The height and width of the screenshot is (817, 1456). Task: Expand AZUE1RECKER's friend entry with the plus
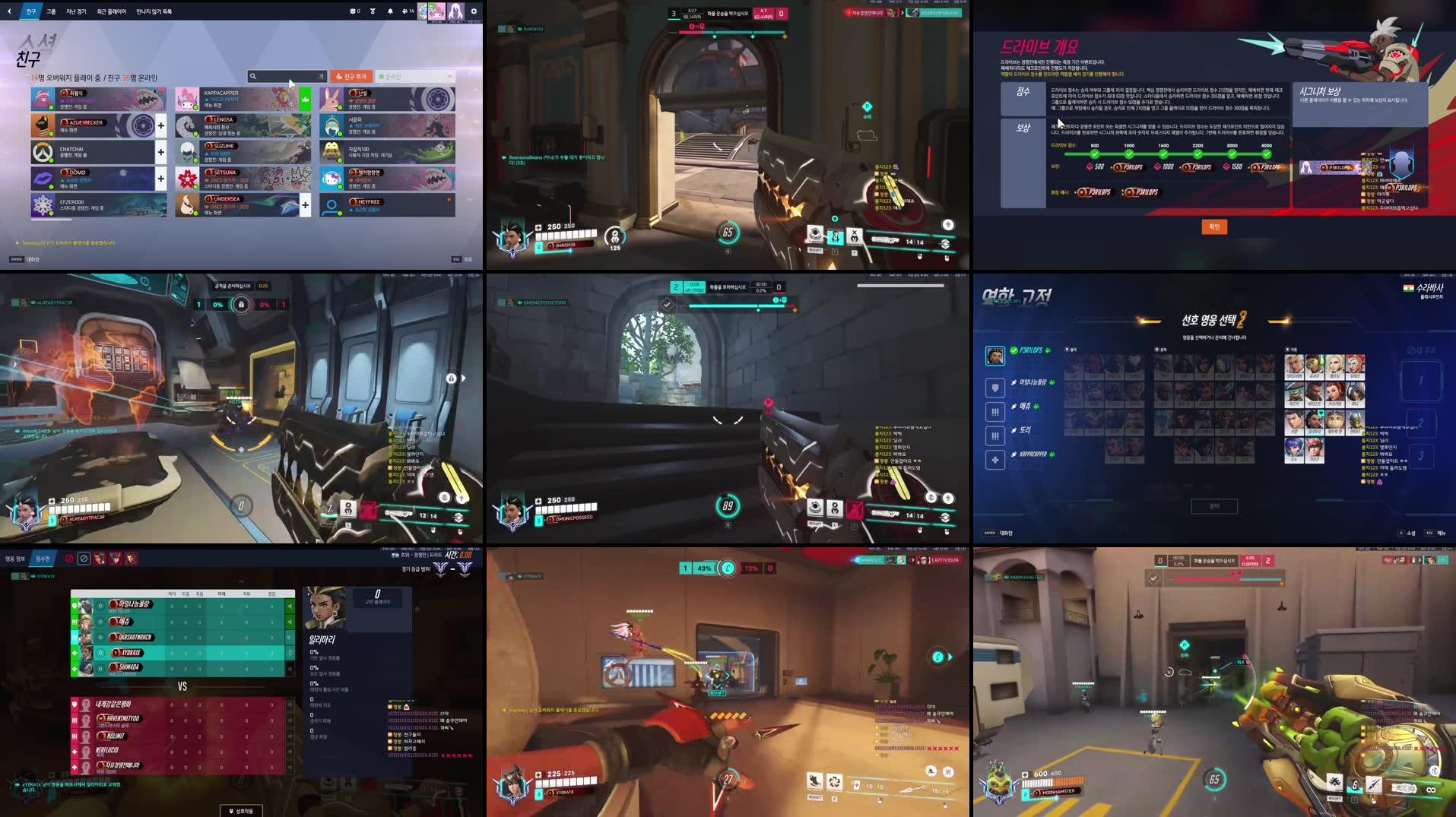point(160,126)
